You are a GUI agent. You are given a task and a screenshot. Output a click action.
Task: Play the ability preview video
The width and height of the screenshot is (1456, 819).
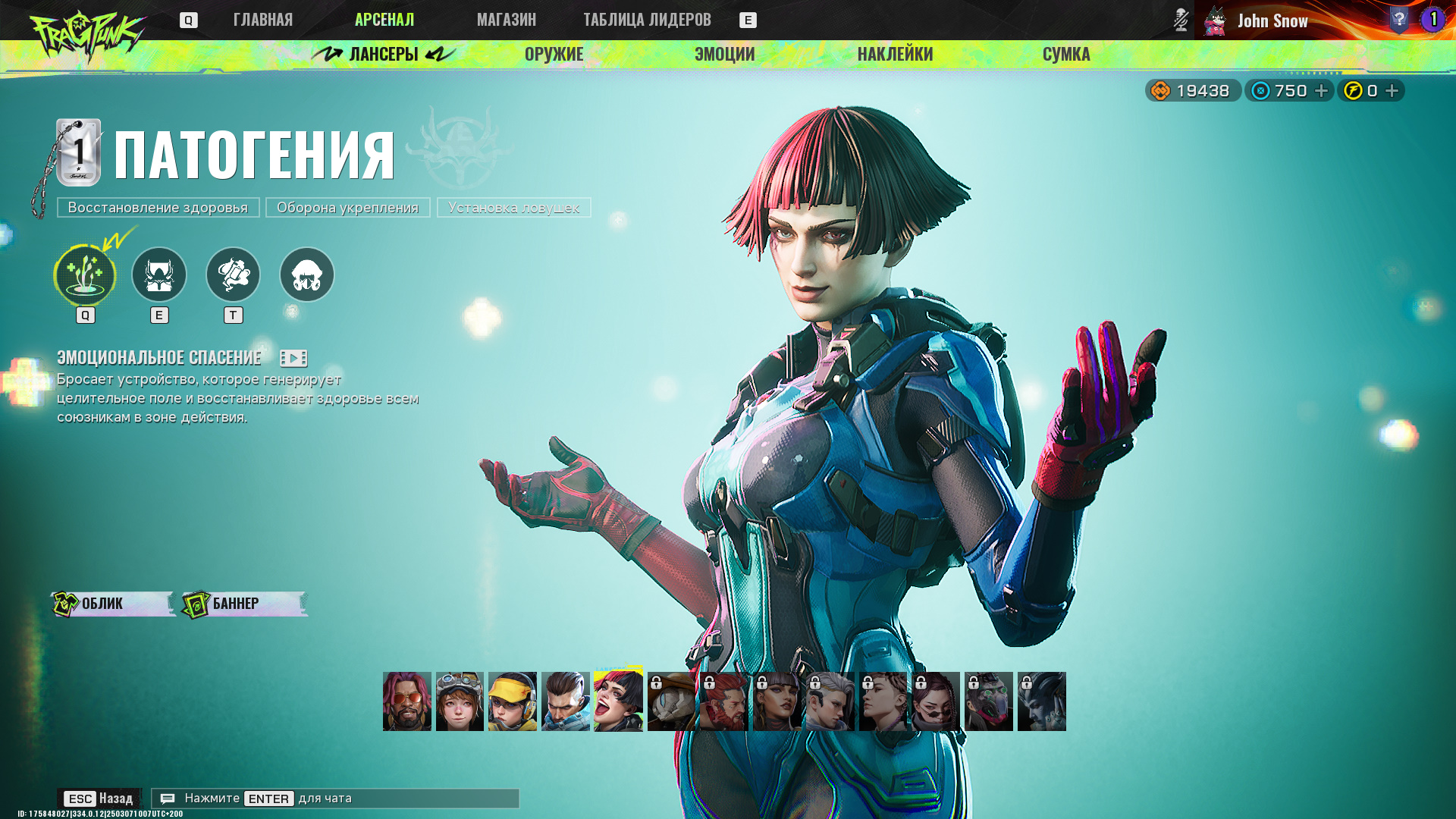pos(293,358)
